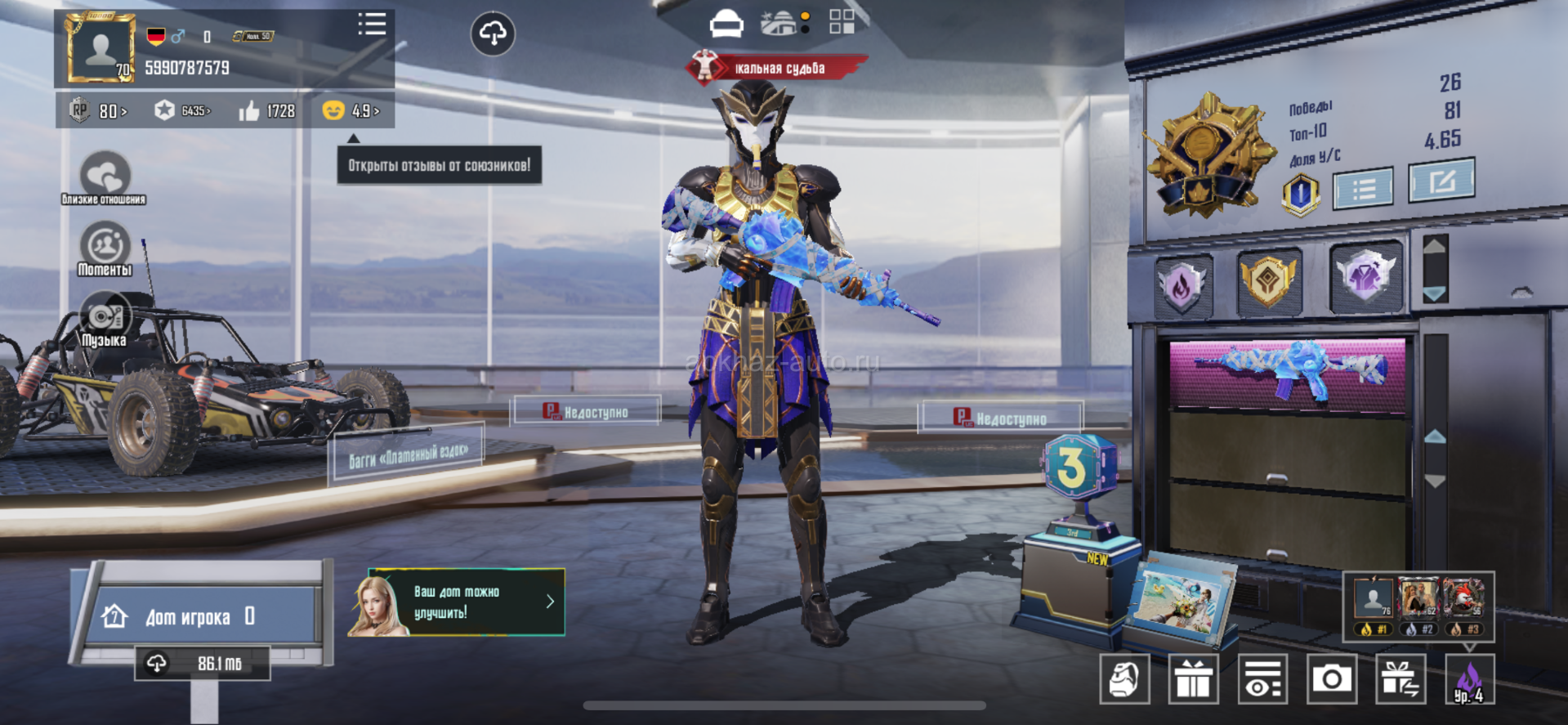Image resolution: width=1568 pixels, height=725 pixels.
Task: Open the player avatar profile frame
Action: [101, 49]
